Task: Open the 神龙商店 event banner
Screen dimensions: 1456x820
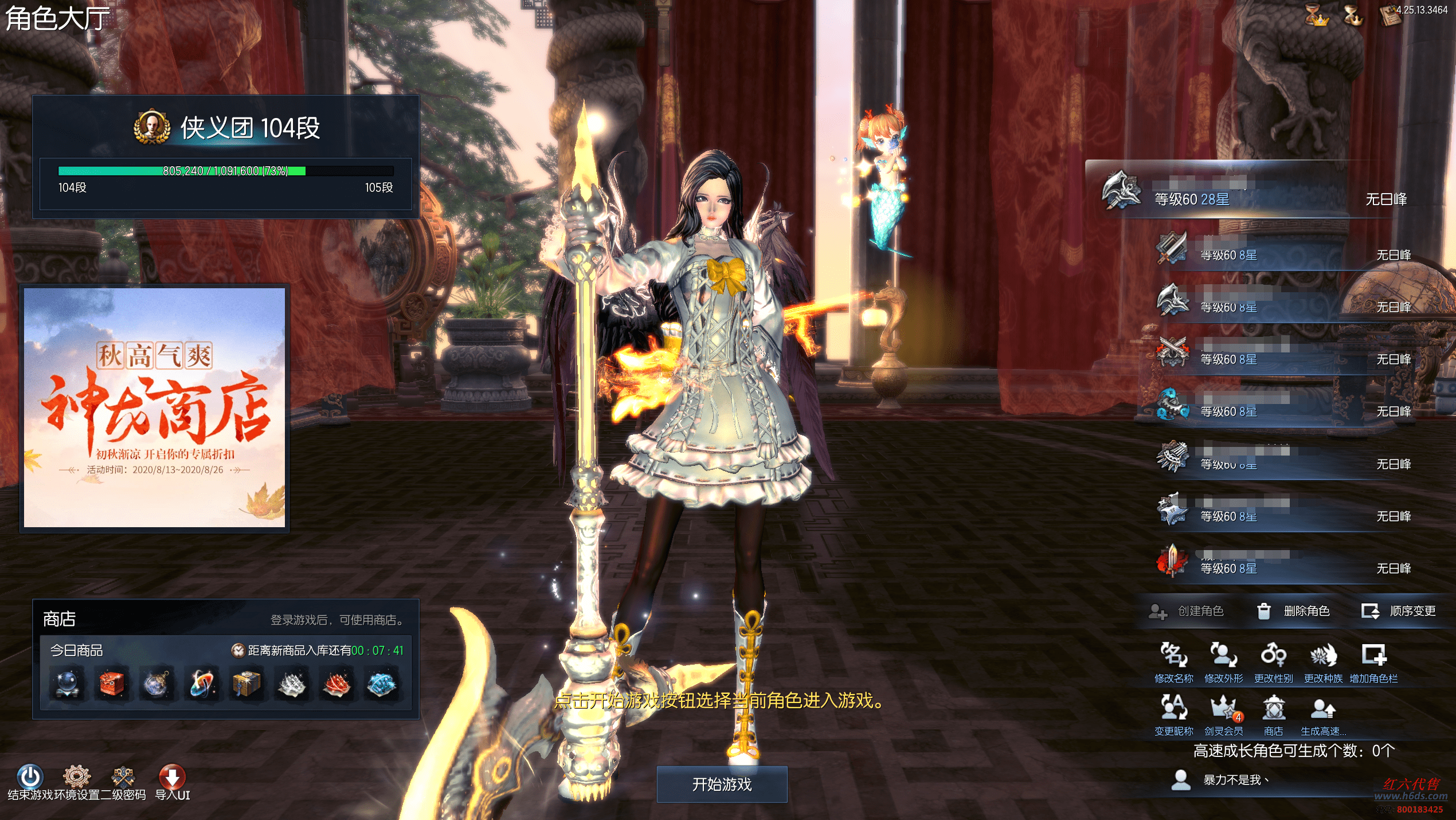Action: (x=155, y=408)
